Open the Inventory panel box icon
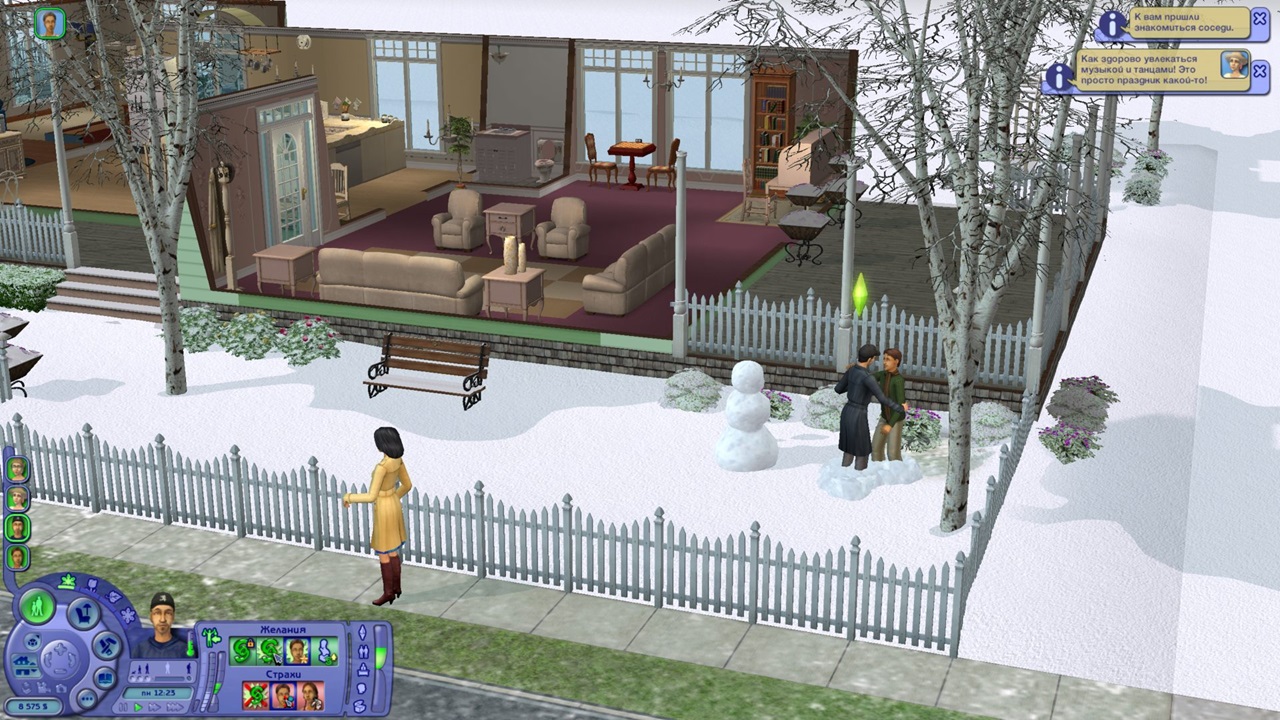This screenshot has height=720, width=1280. click(x=360, y=706)
